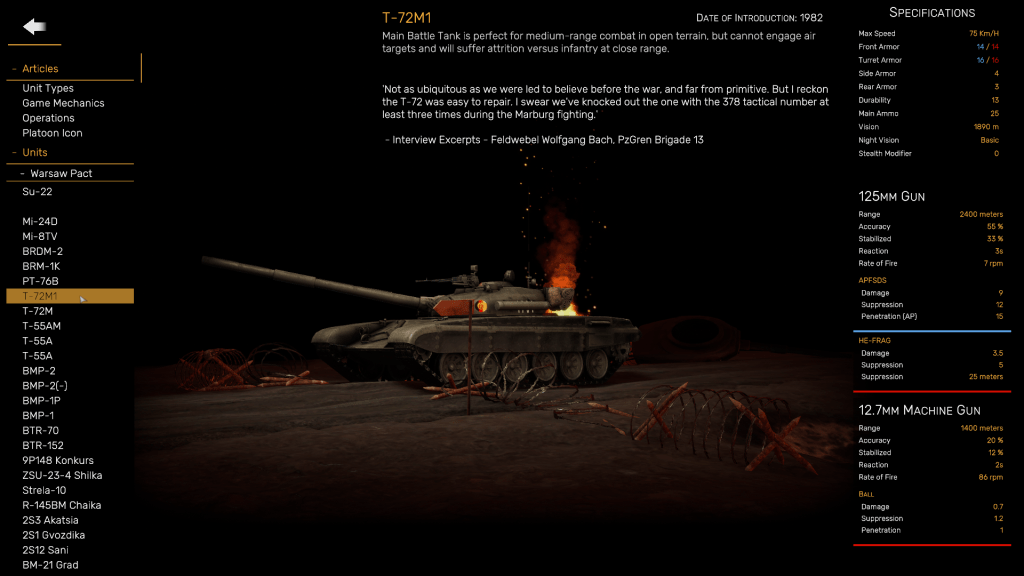The width and height of the screenshot is (1024, 576).
Task: Select the Mi-24D helicopter entry
Action: click(40, 221)
